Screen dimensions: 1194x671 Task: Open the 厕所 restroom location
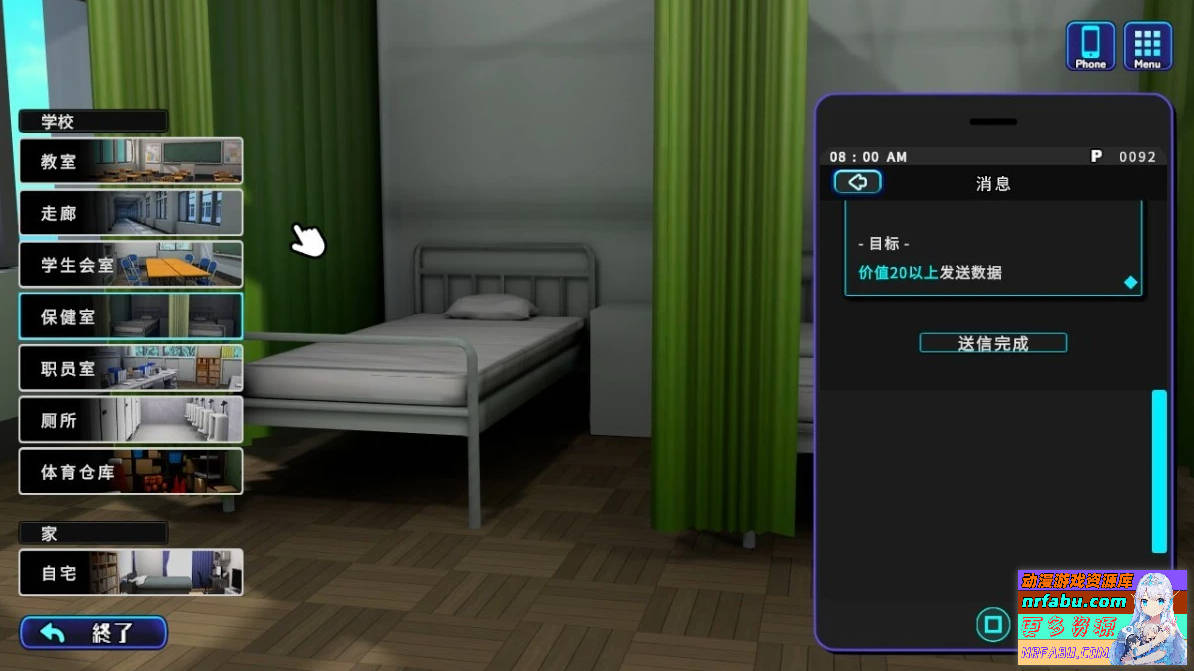click(131, 420)
